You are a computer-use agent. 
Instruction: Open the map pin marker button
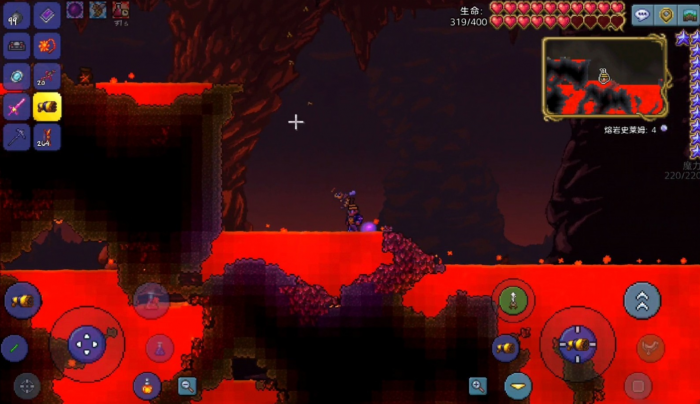665,14
